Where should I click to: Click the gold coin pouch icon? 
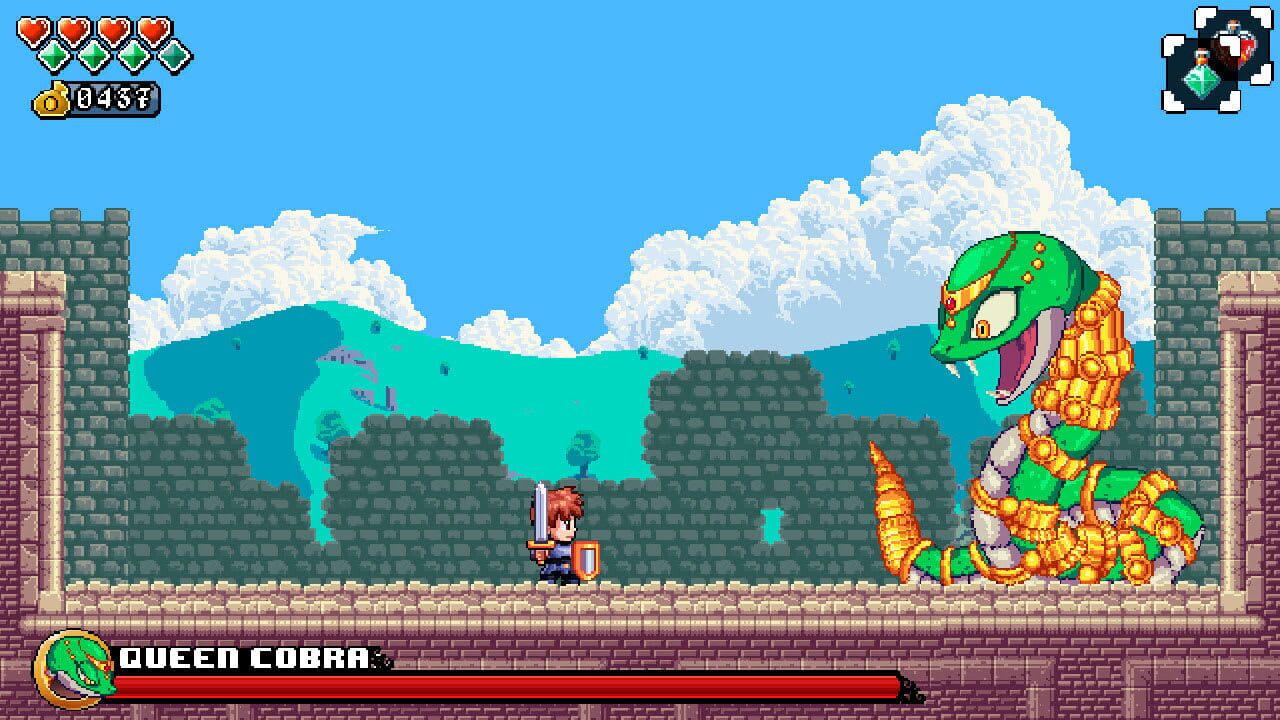click(x=52, y=99)
